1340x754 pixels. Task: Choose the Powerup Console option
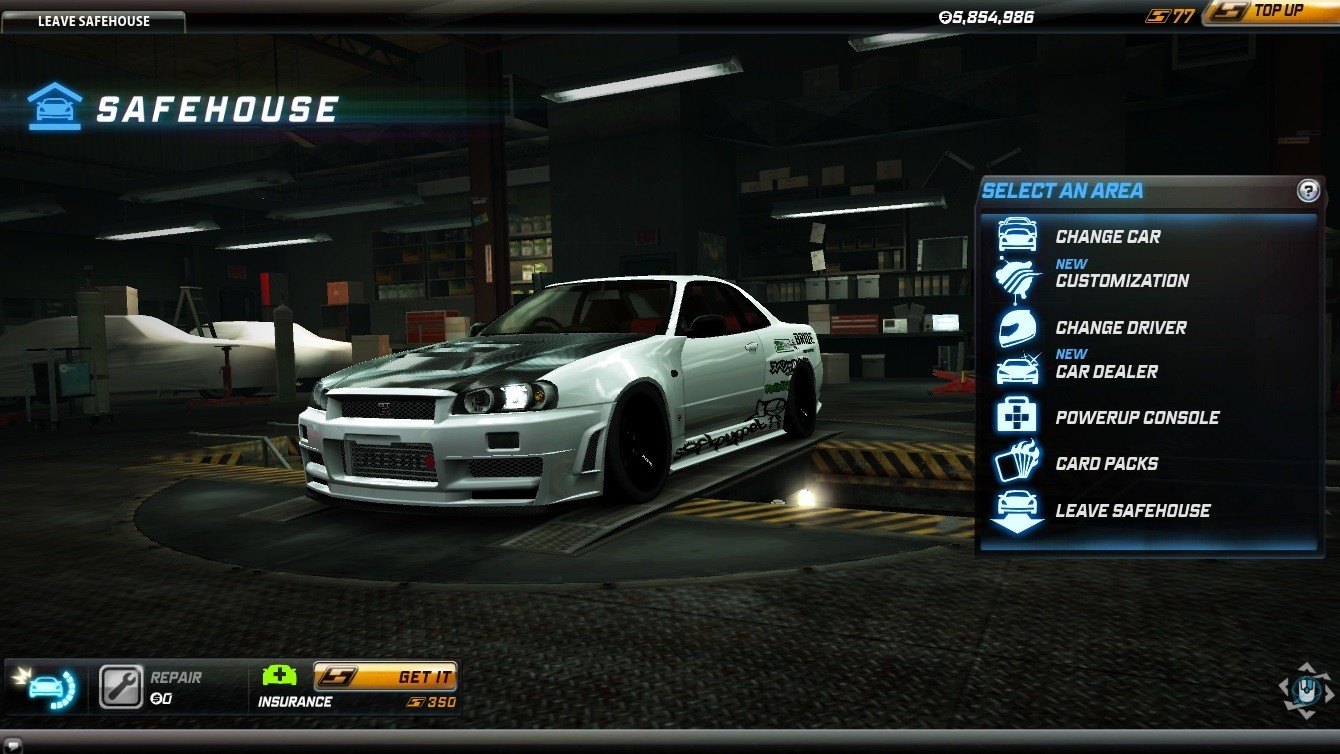pos(1137,418)
